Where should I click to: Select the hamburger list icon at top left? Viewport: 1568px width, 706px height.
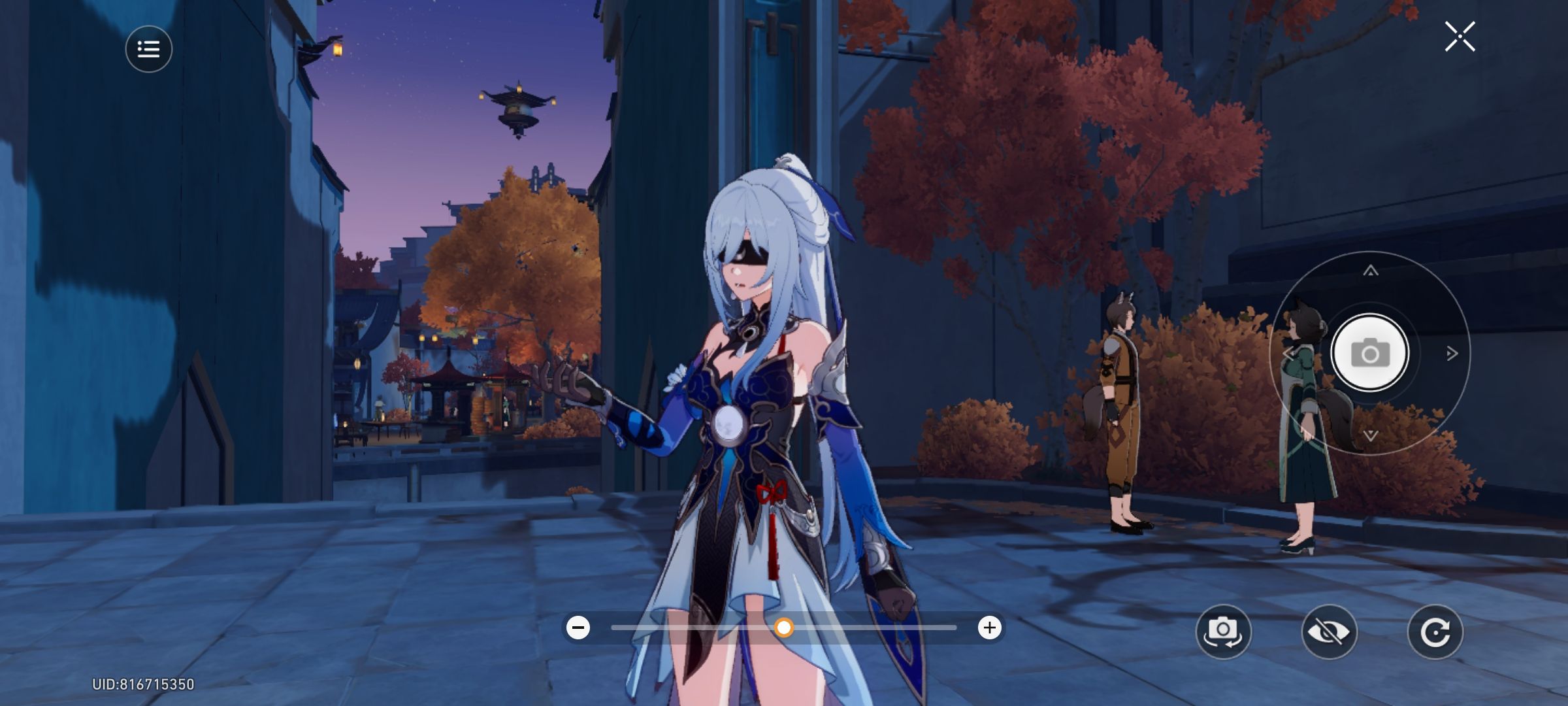tap(148, 49)
